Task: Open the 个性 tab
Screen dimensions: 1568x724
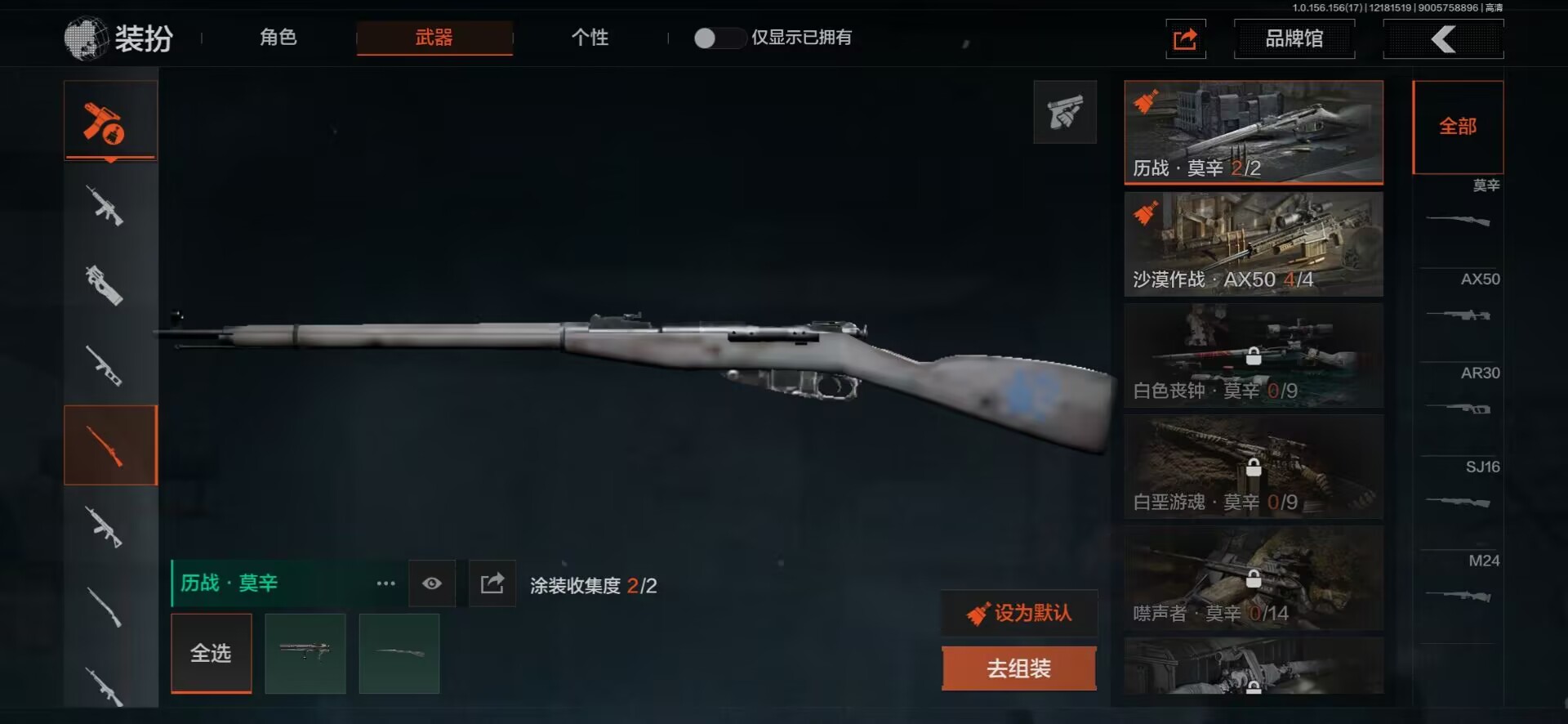Action: 590,38
